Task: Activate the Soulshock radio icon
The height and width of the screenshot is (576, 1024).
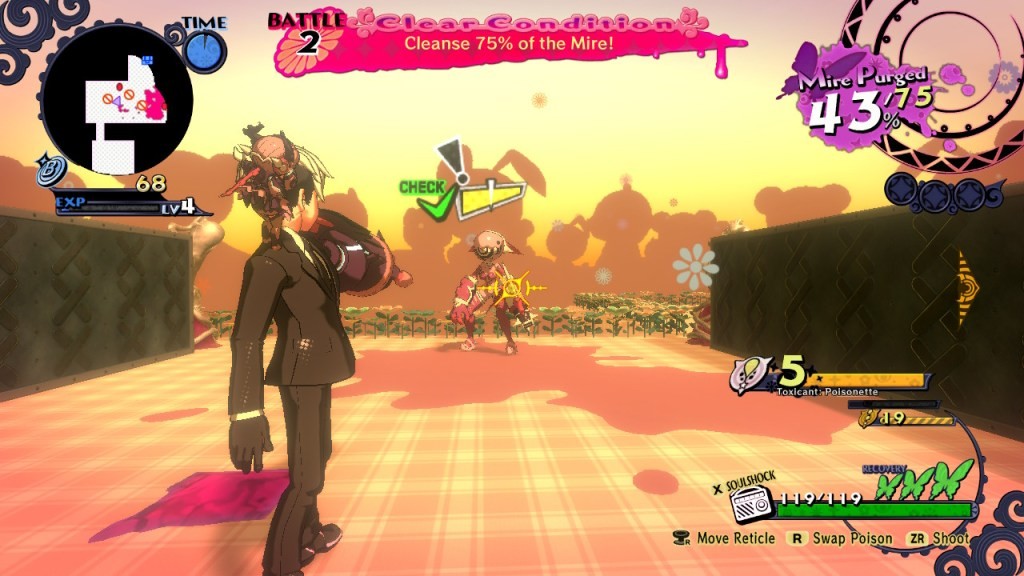Action: pyautogui.click(x=753, y=506)
